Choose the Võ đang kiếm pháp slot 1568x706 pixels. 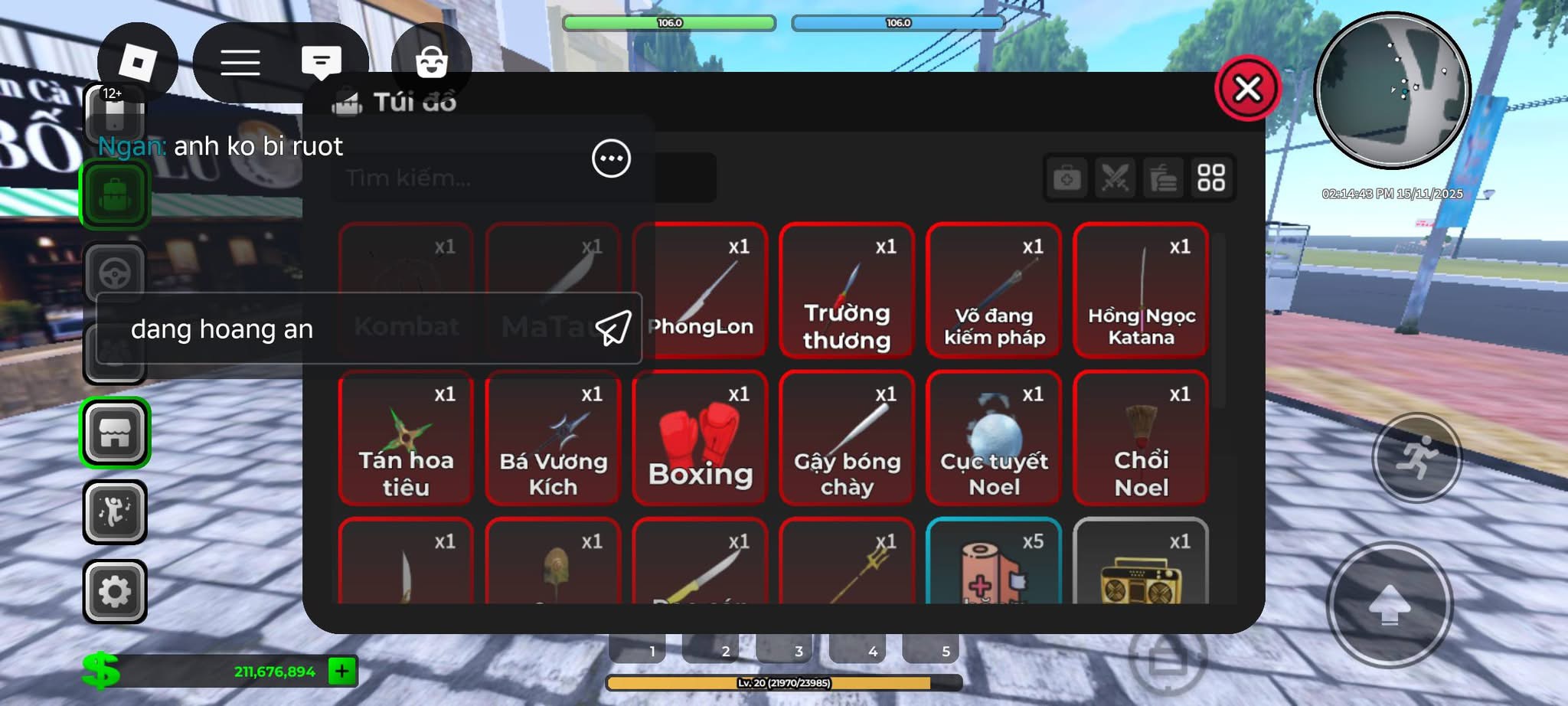click(993, 290)
